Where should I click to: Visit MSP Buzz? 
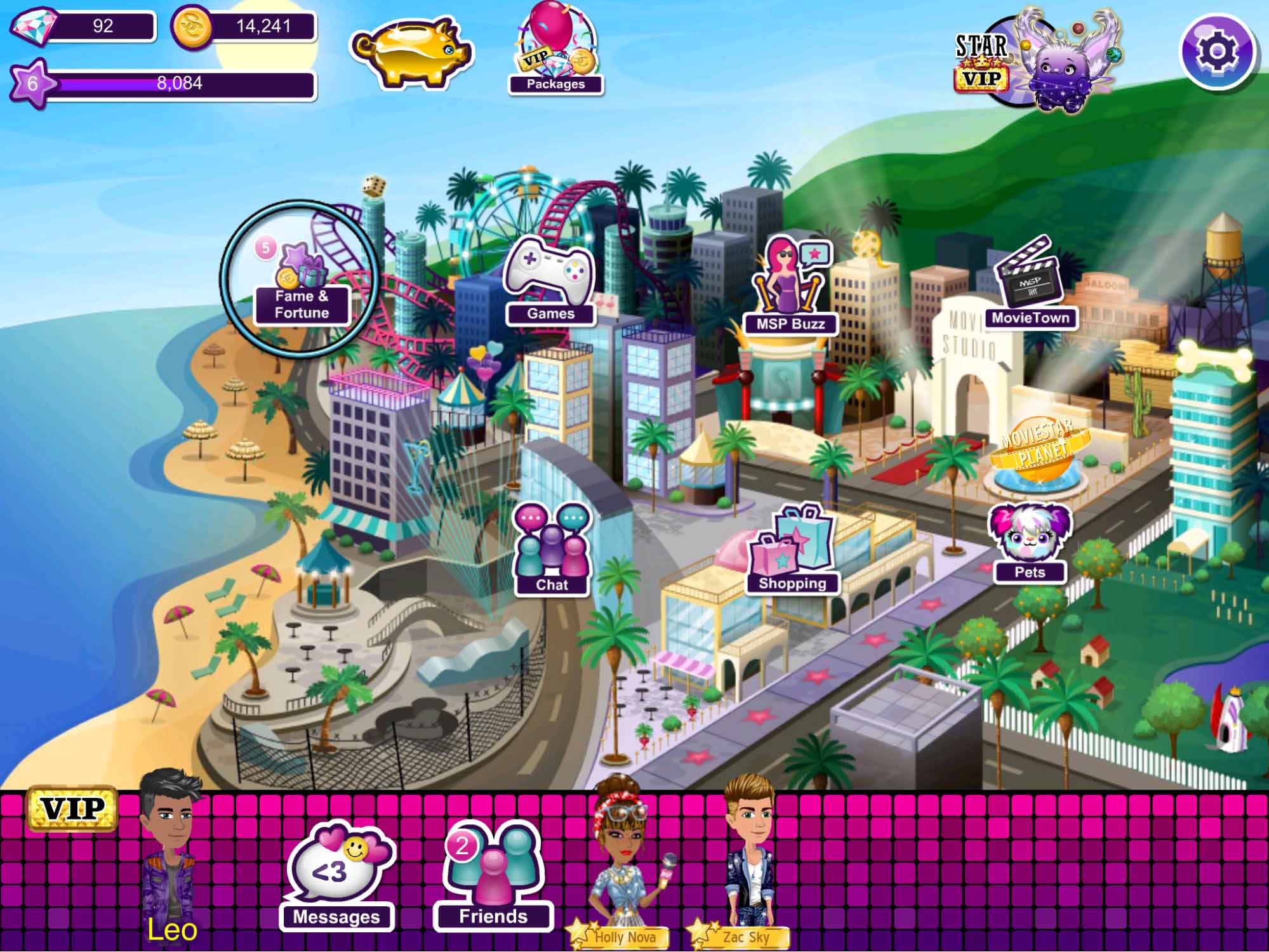click(x=790, y=287)
